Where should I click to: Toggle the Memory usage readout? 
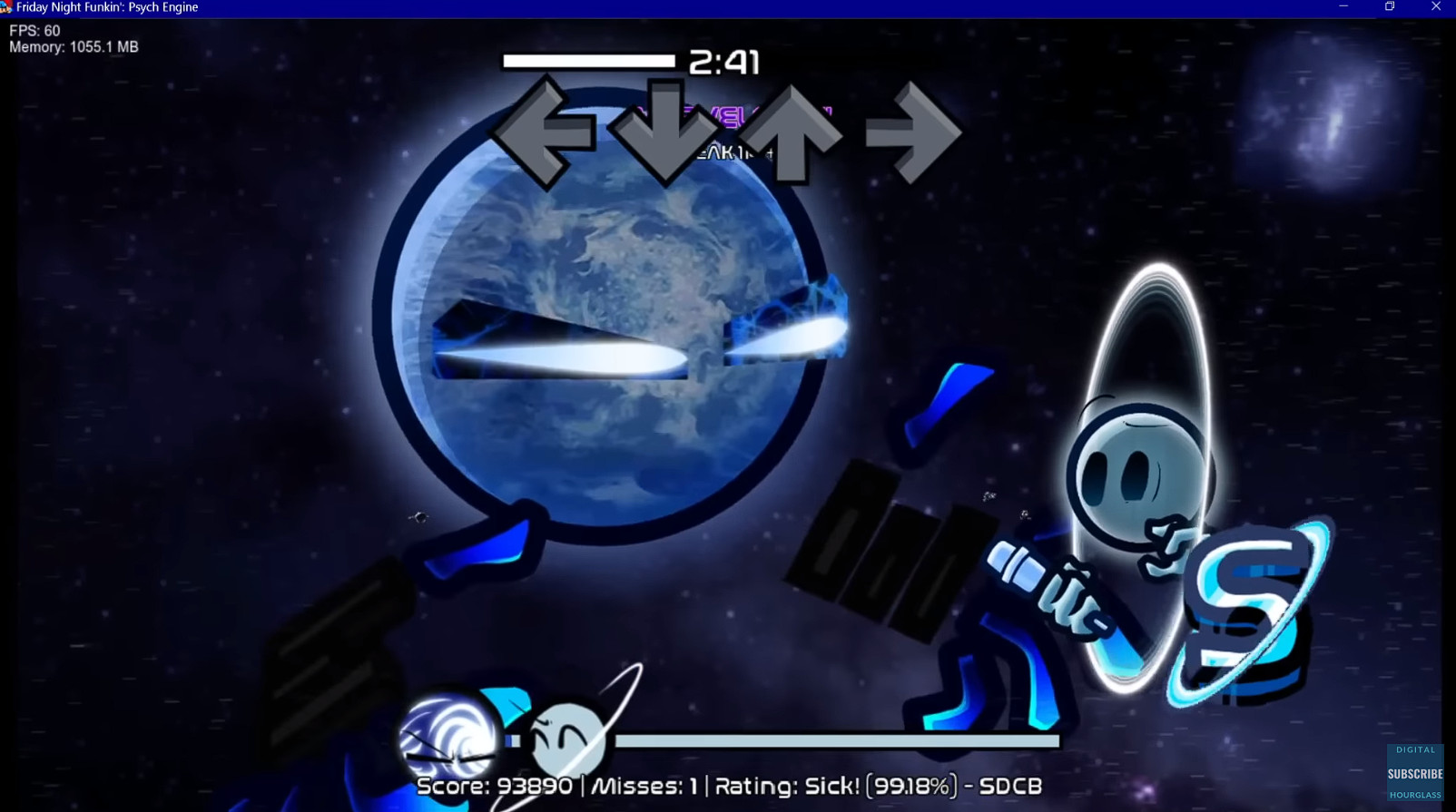pyautogui.click(x=71, y=47)
